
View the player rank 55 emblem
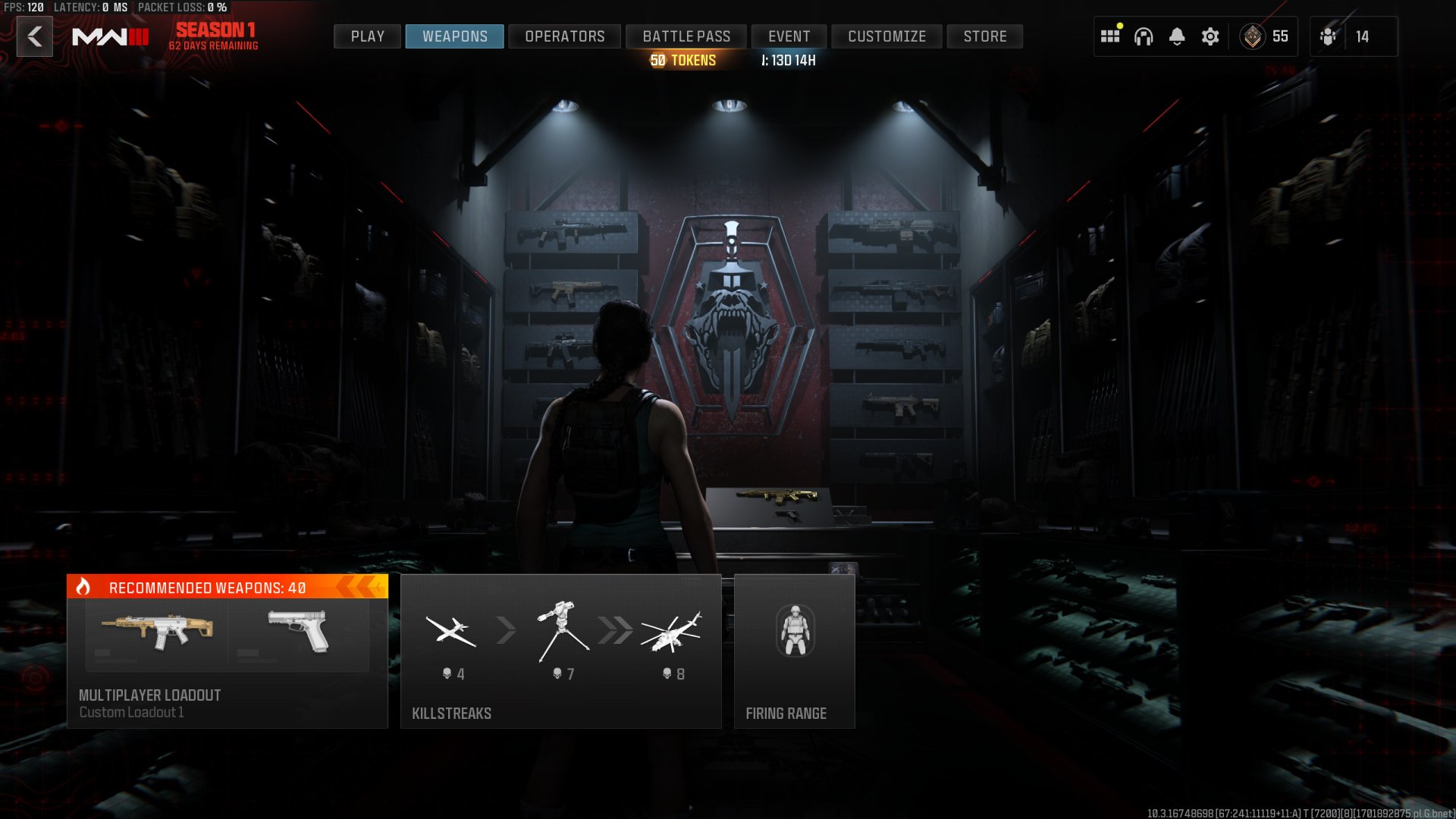coord(1253,36)
